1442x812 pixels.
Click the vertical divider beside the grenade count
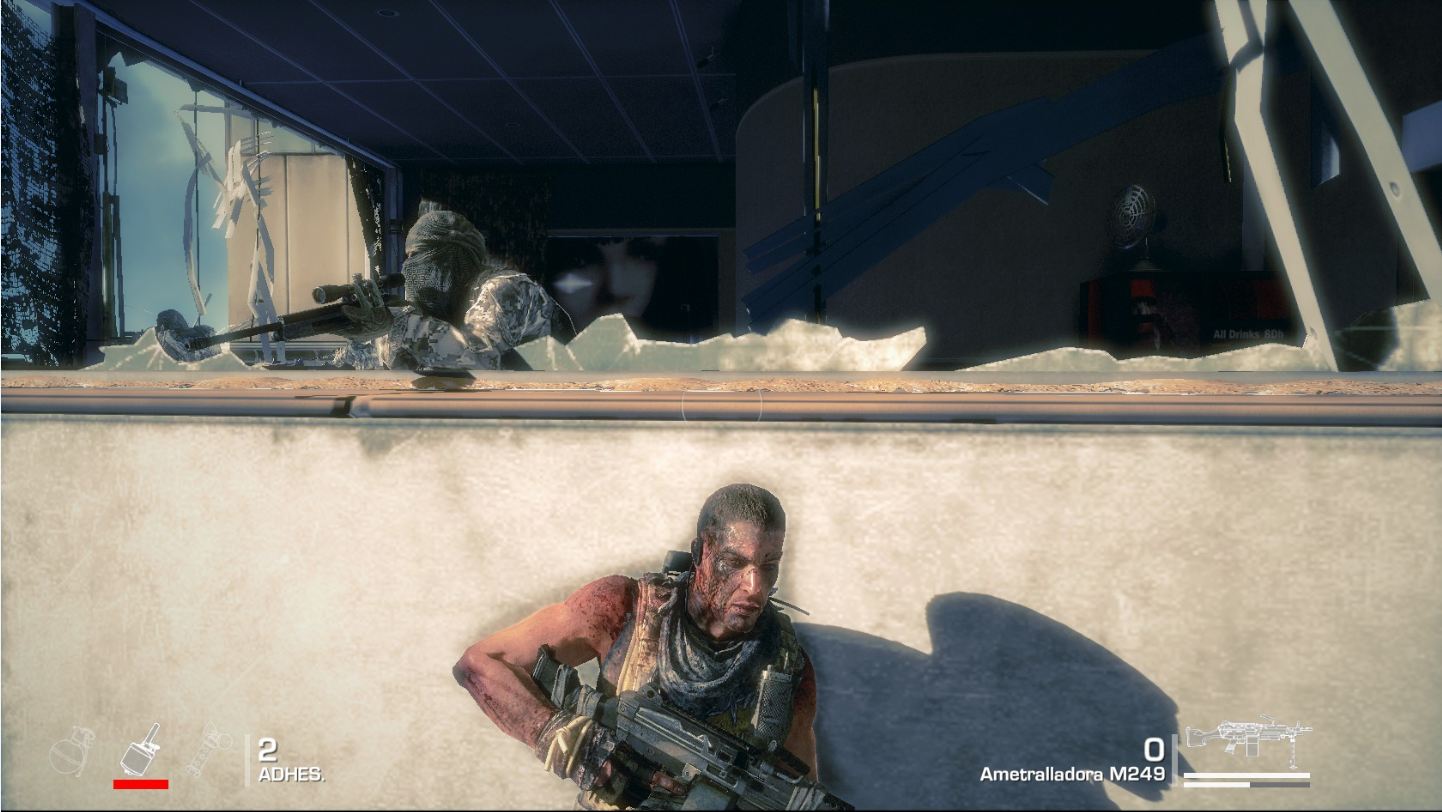[x=247, y=760]
